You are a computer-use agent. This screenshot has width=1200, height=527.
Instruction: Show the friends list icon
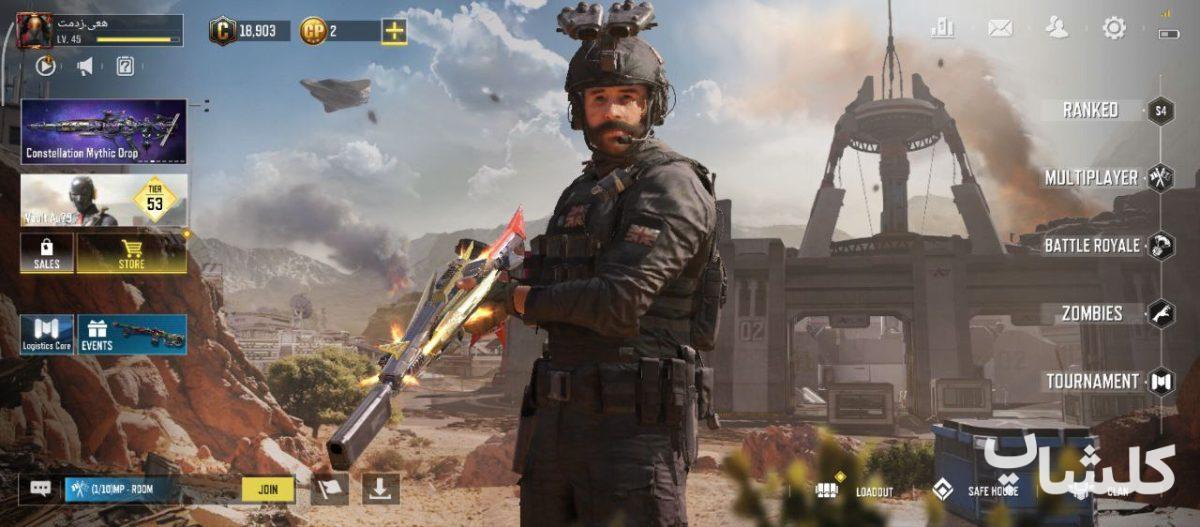pos(1057,28)
